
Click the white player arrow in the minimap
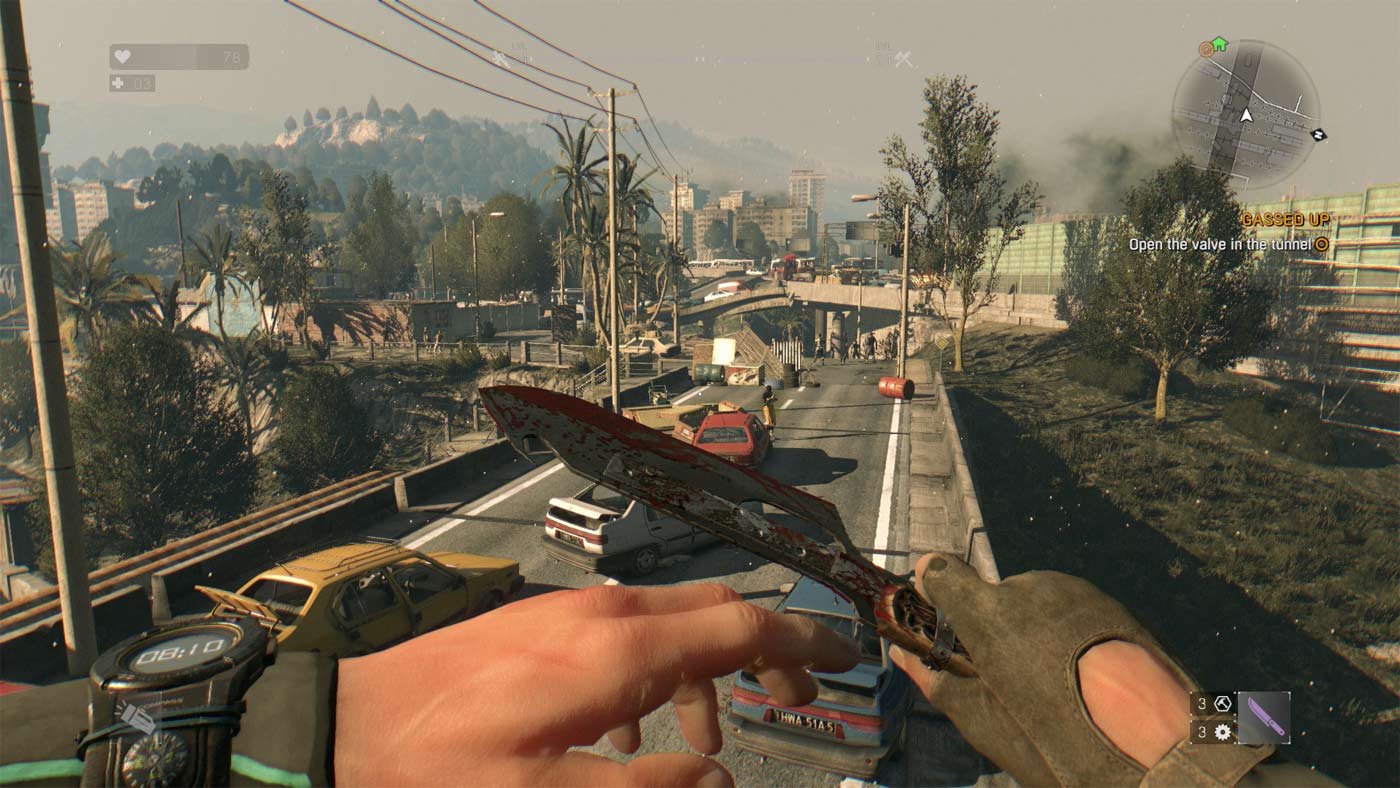(x=1247, y=116)
